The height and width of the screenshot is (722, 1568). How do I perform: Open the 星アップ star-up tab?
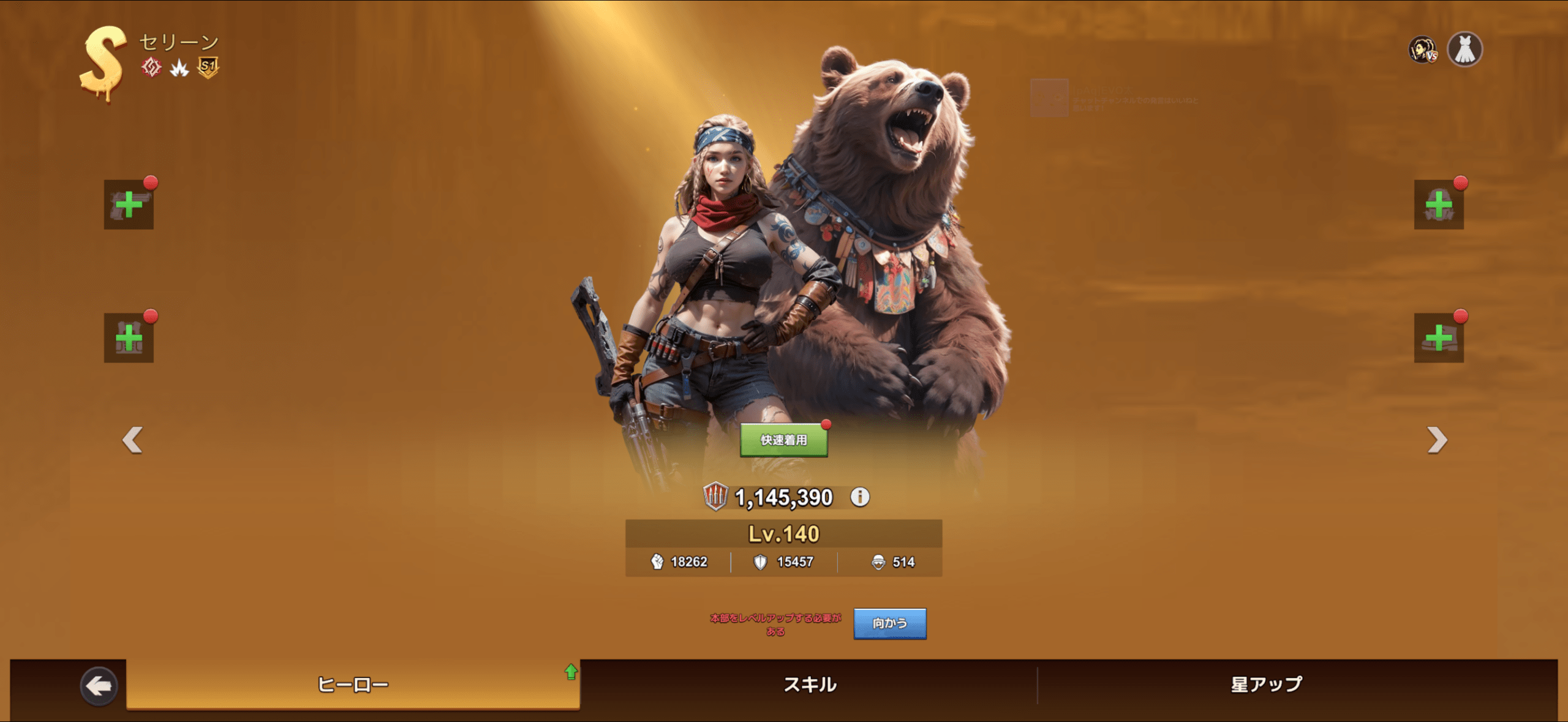click(1267, 684)
